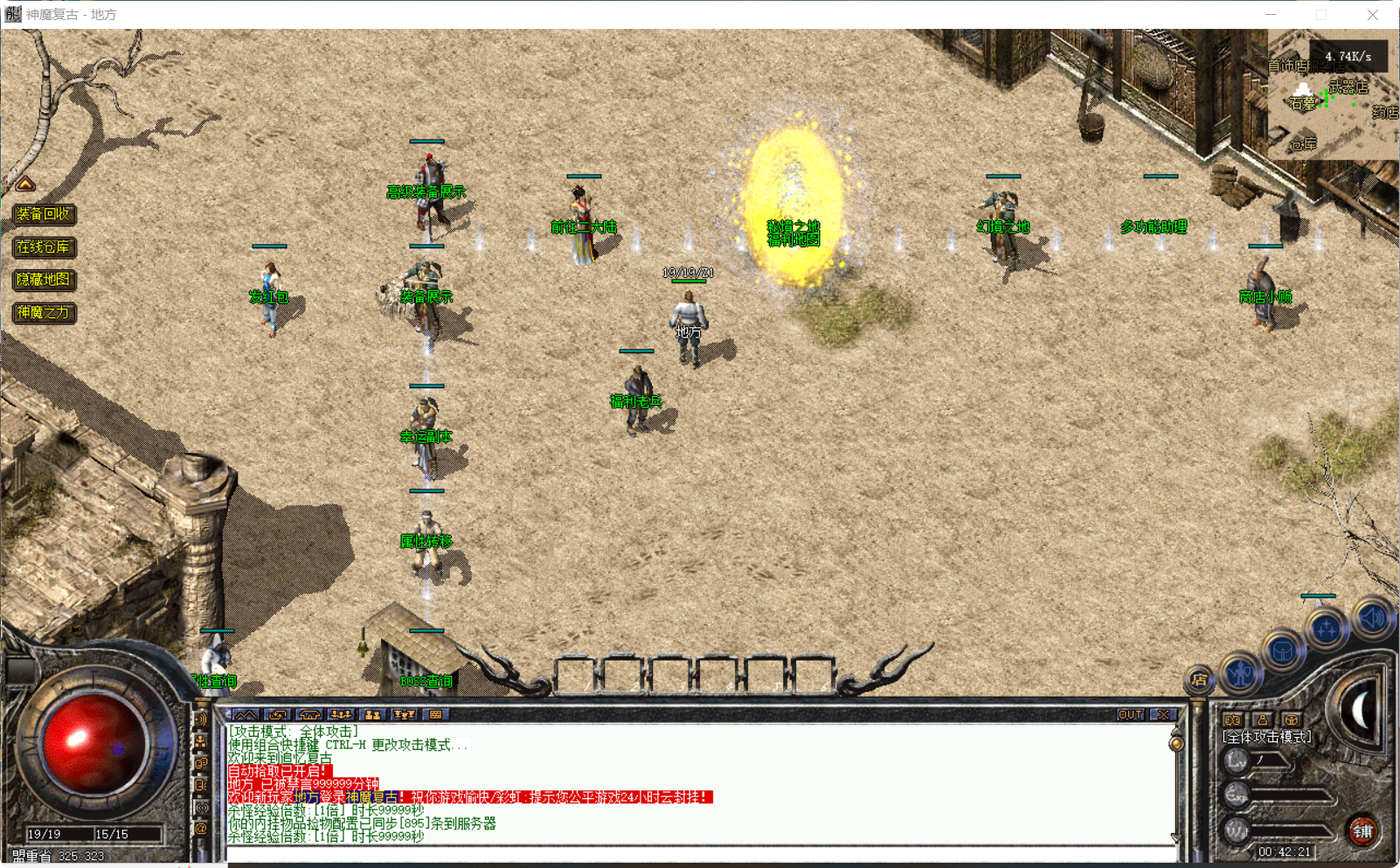Open the character stats icon (figure with shield)

[1240, 675]
